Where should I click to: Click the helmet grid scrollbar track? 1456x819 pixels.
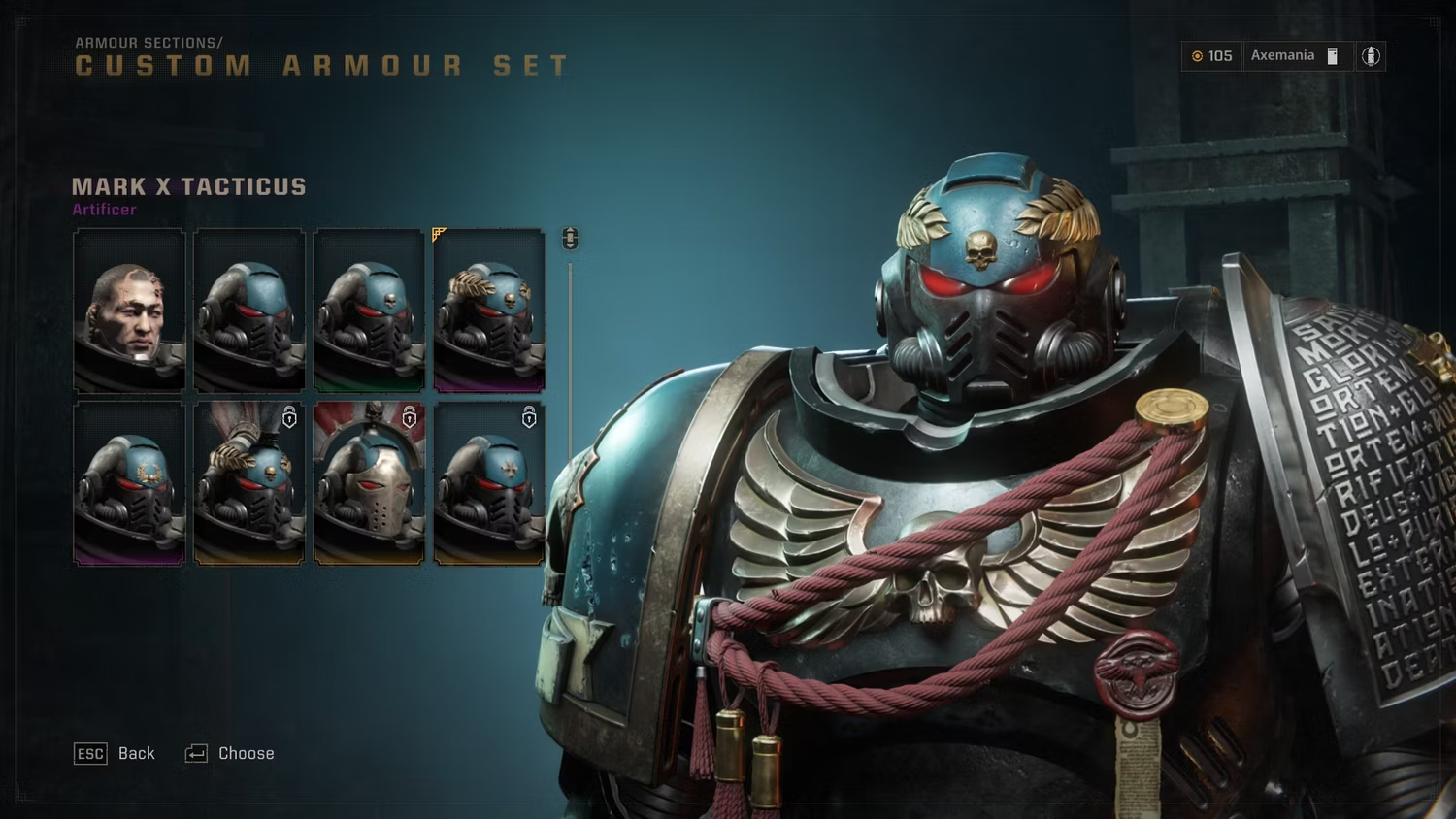[x=570, y=388]
